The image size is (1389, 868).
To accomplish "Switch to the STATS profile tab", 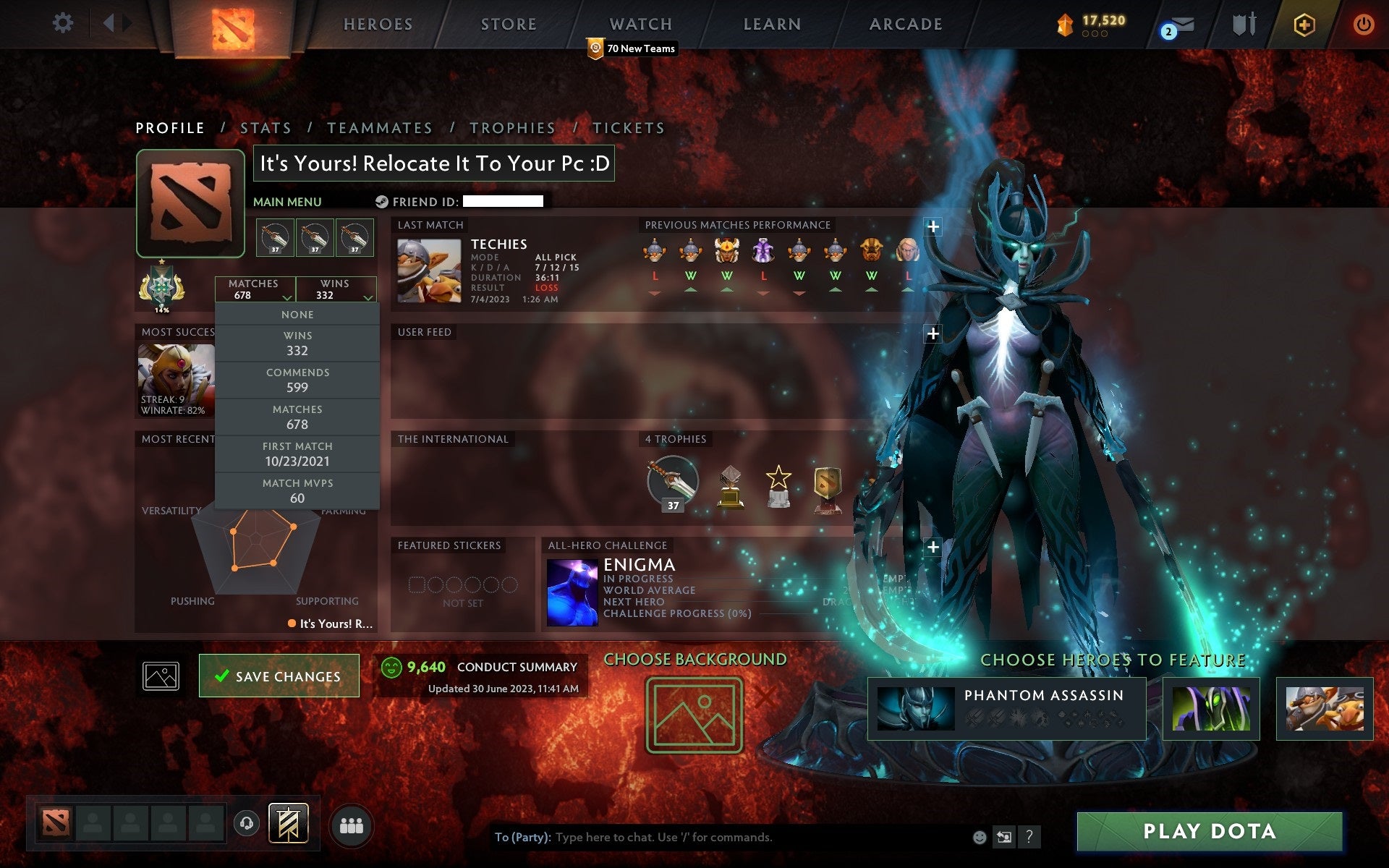I will (x=266, y=127).
